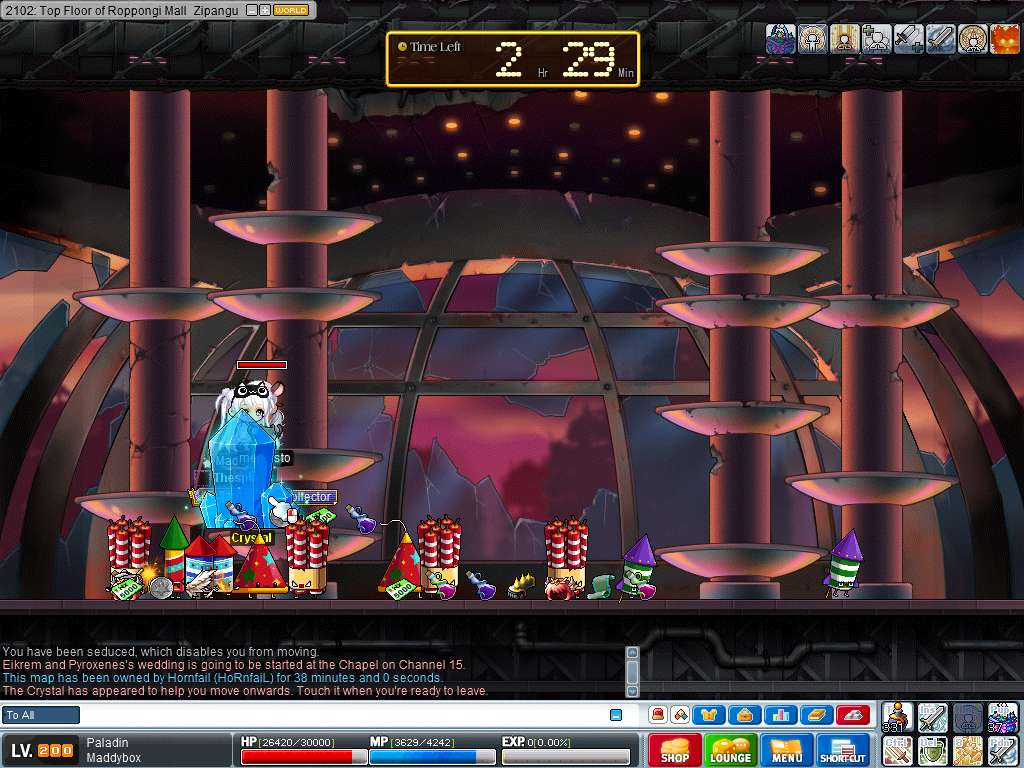Open the Shortcut button
1024x768 pixels.
[843, 750]
